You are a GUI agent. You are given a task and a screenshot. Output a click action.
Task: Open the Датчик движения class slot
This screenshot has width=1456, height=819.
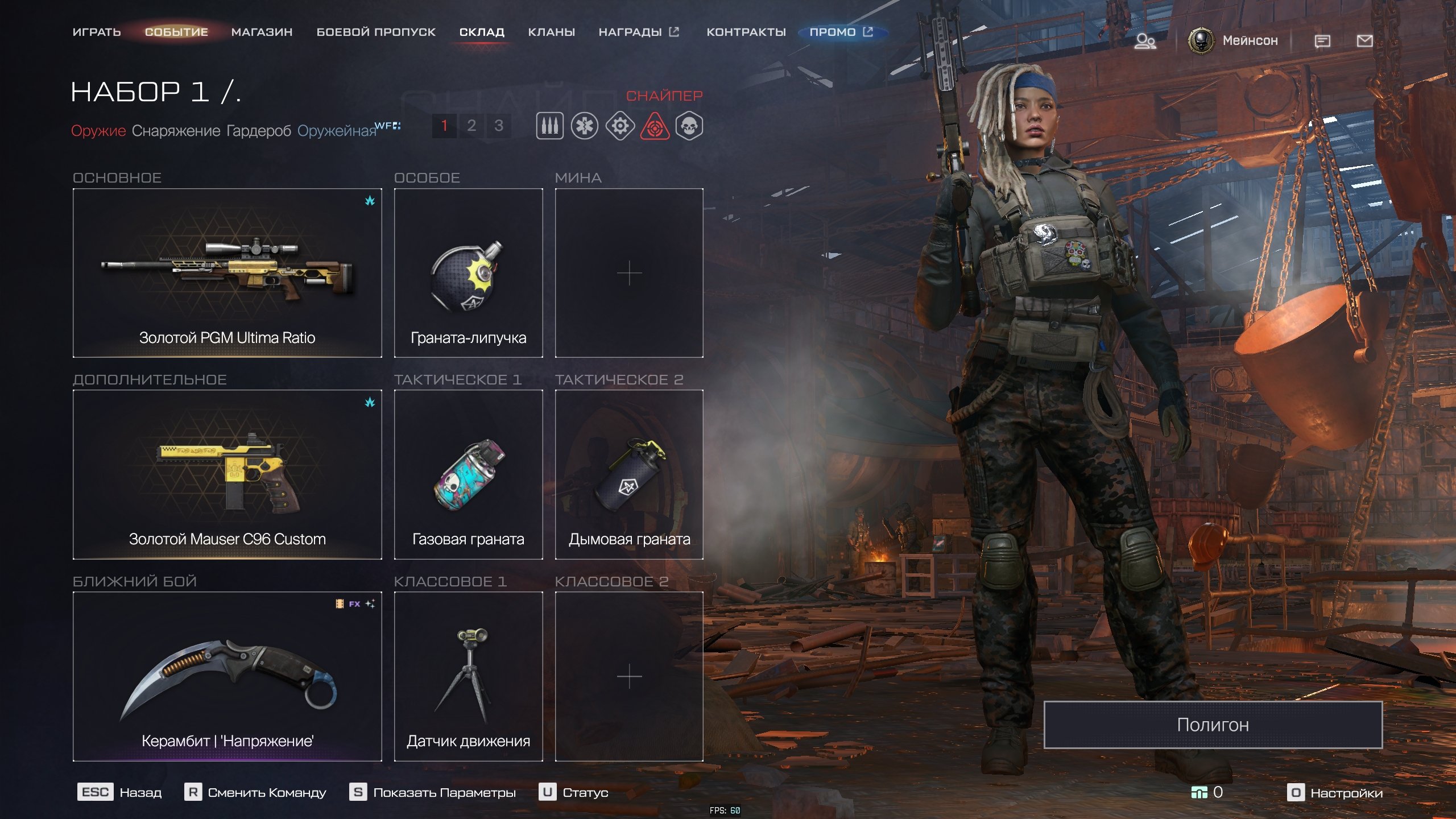(x=468, y=676)
